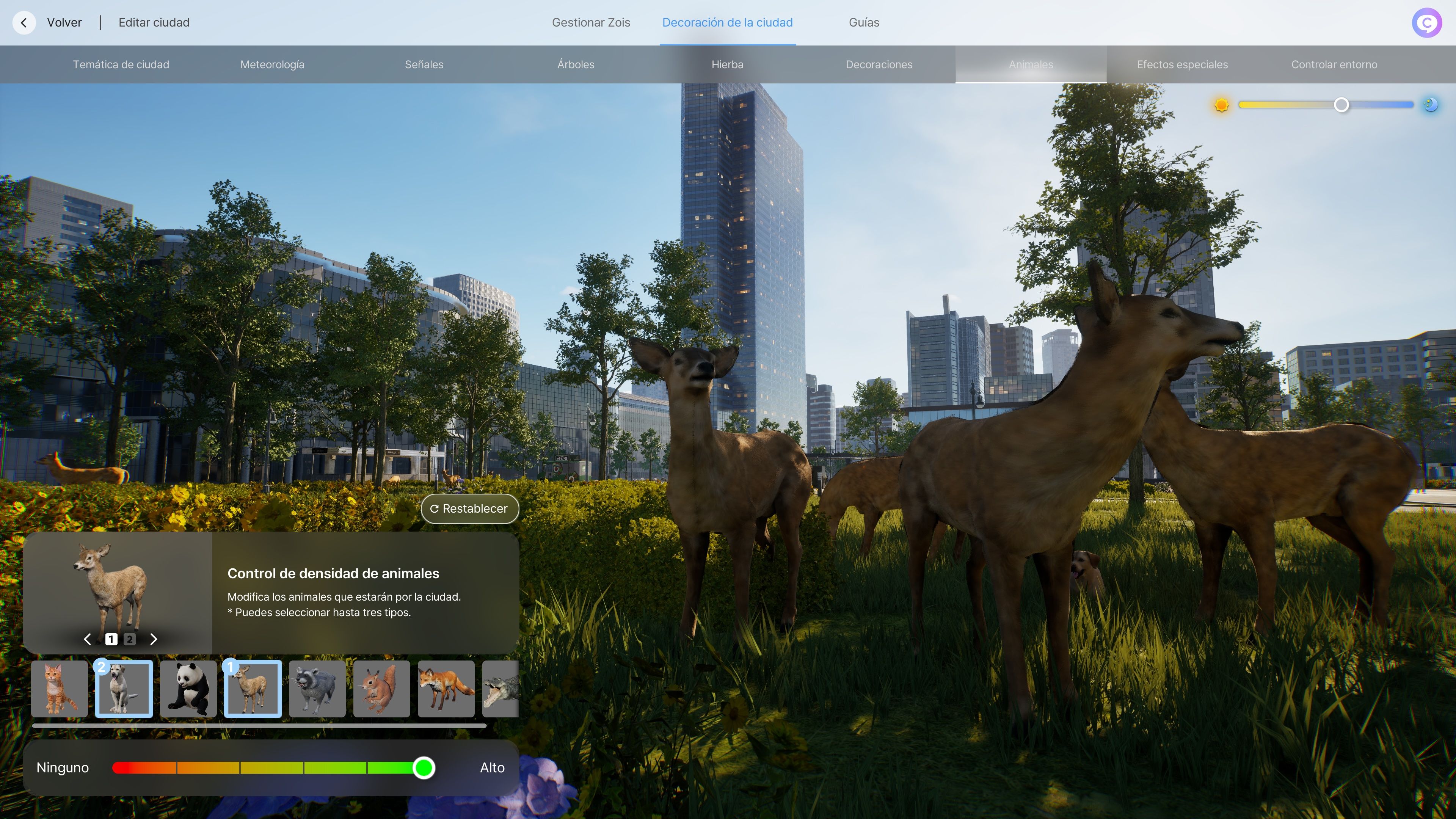The width and height of the screenshot is (1456, 819).
Task: Open the Hierba category
Action: (727, 64)
